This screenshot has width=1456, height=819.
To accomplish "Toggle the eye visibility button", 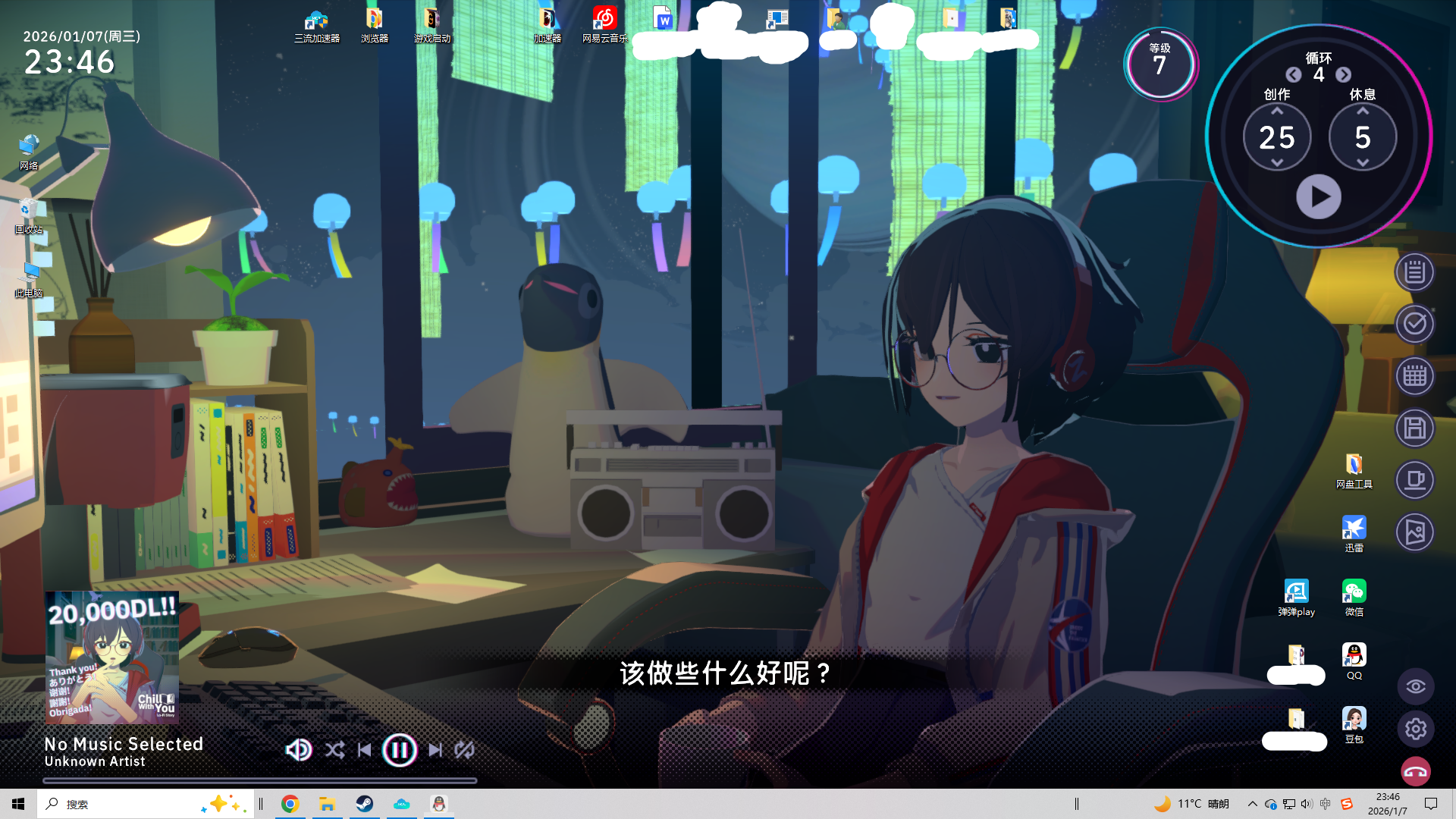I will pos(1416,687).
